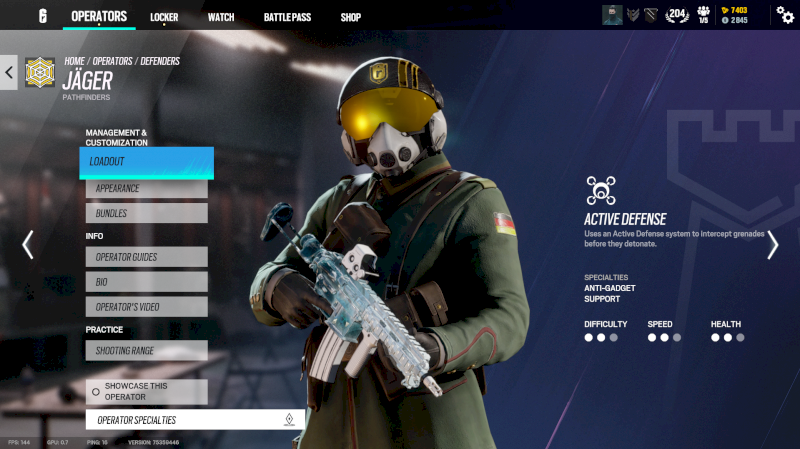Show the previous operator with left arrow

28,245
